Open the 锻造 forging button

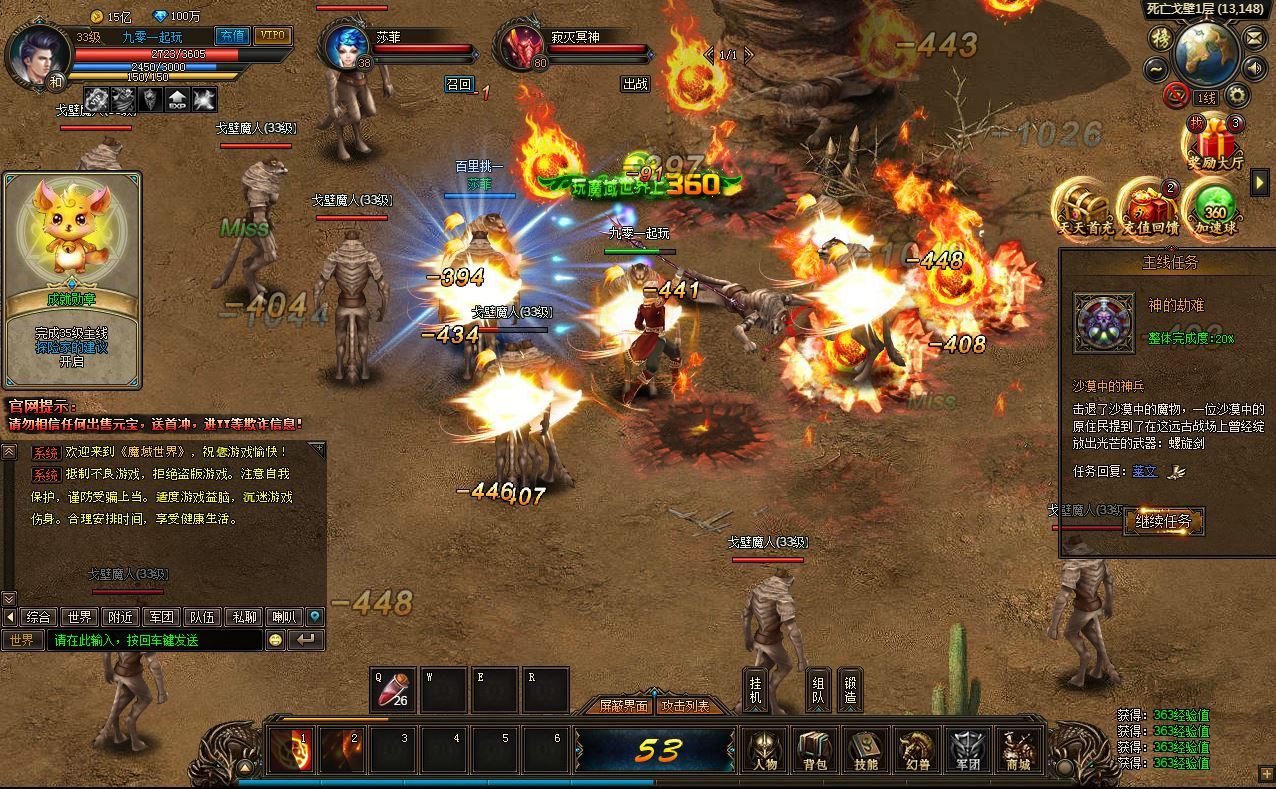tap(850, 690)
